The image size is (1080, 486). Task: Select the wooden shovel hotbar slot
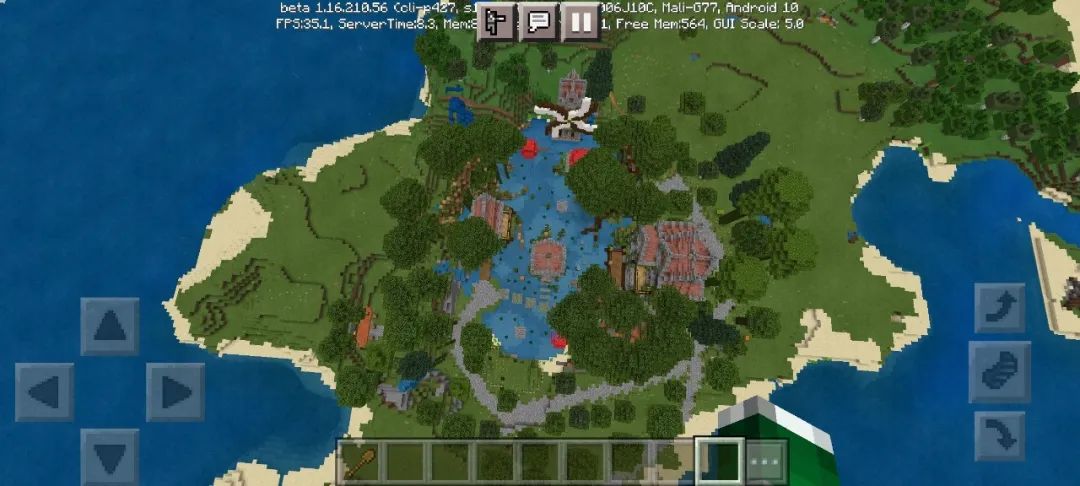360,461
